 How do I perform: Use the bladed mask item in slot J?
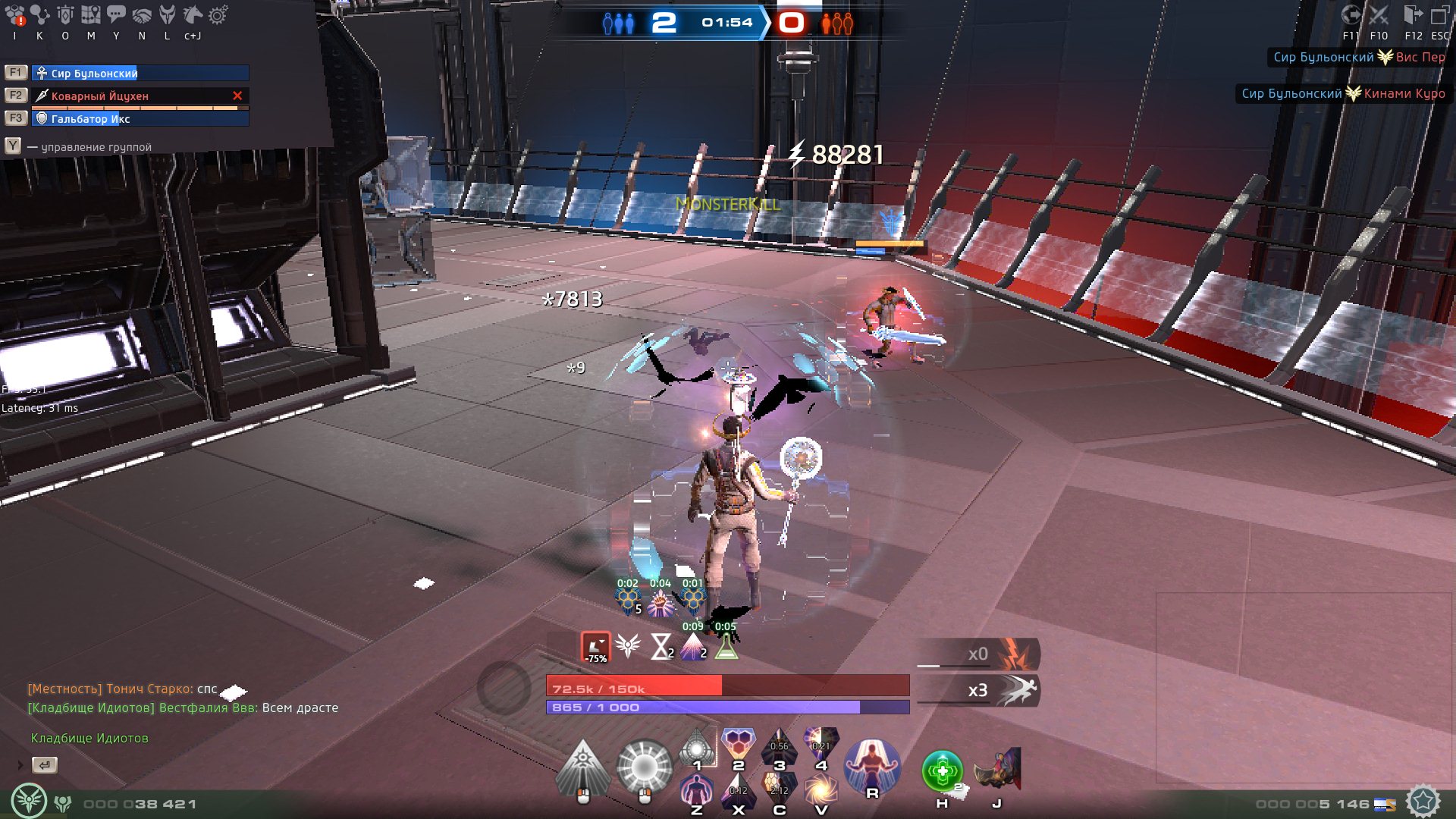[x=998, y=770]
